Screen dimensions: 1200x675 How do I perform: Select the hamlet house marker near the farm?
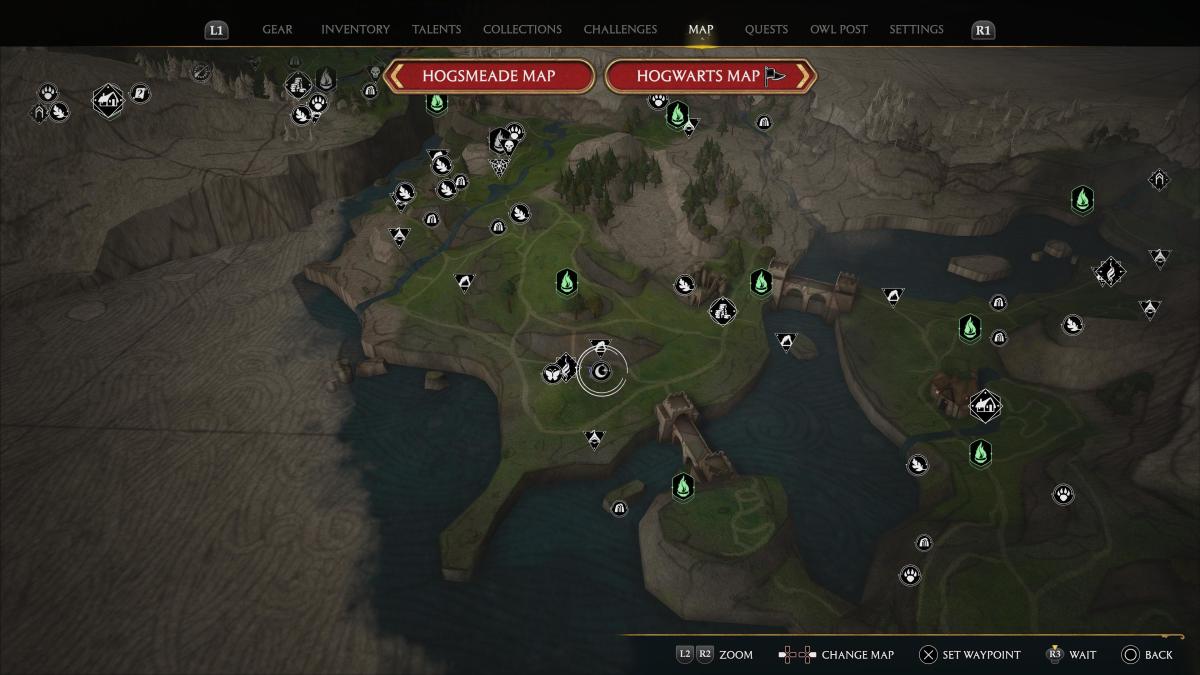point(985,405)
